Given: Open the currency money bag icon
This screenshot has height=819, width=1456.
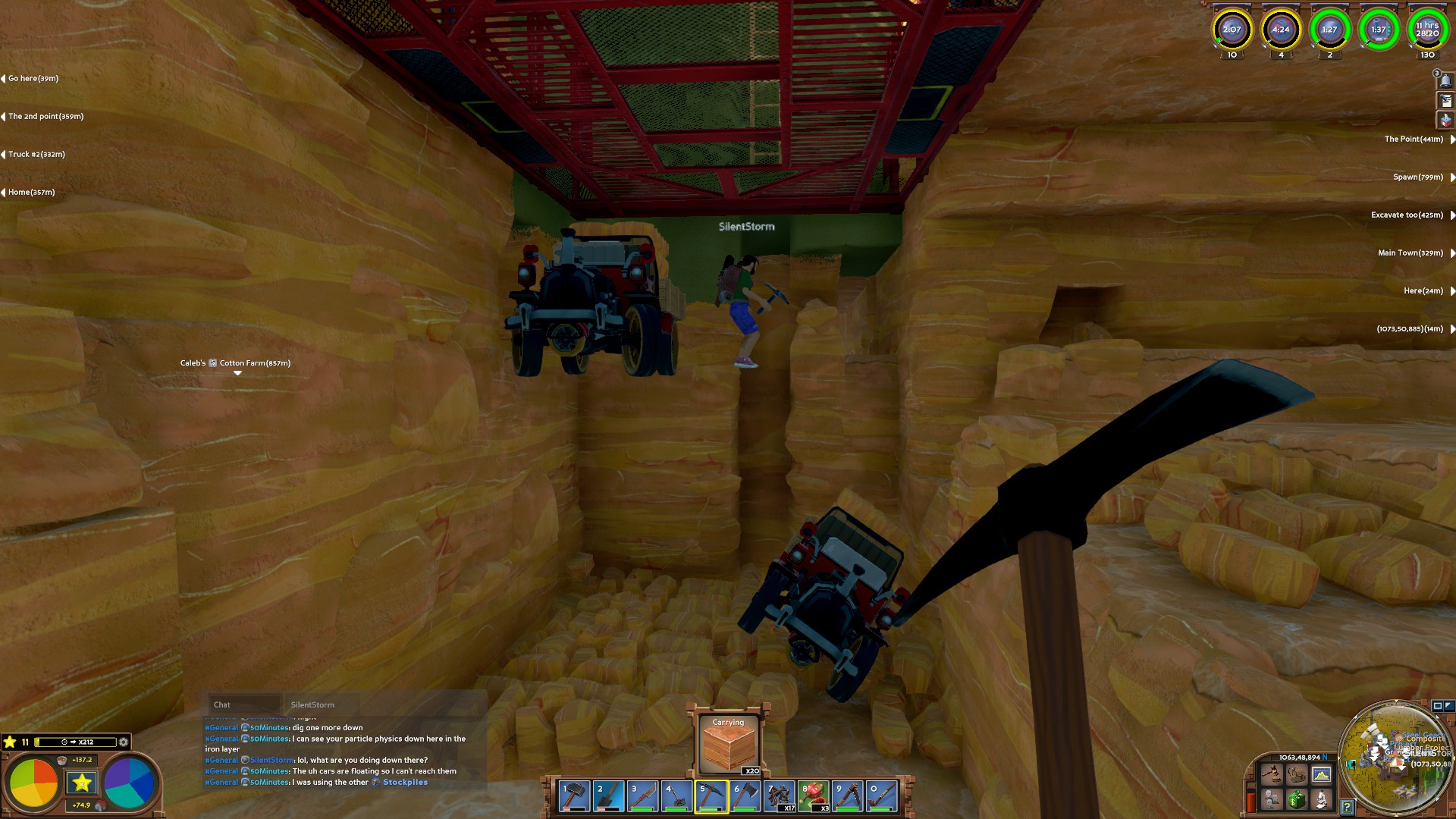Looking at the screenshot, I should pos(1297,799).
